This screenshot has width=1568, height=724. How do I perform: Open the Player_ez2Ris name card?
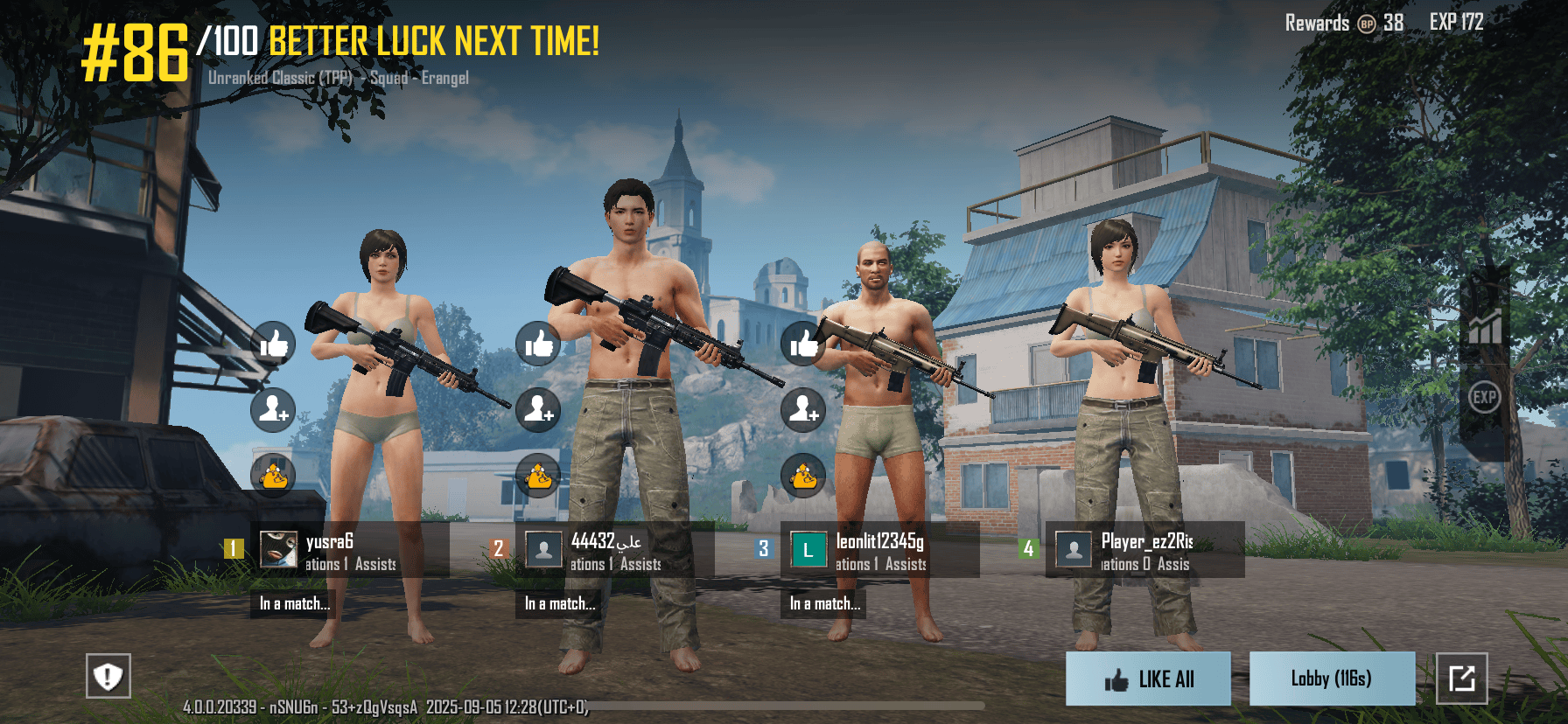(x=1145, y=550)
